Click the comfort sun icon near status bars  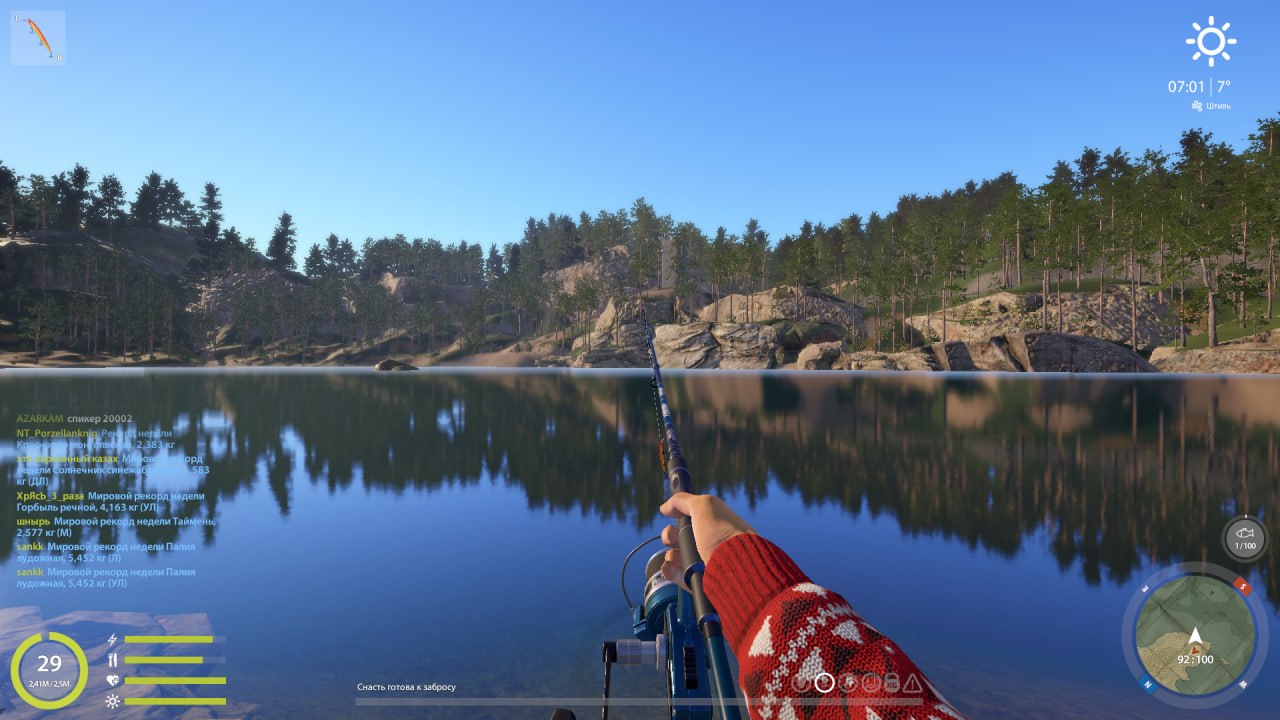point(112,700)
